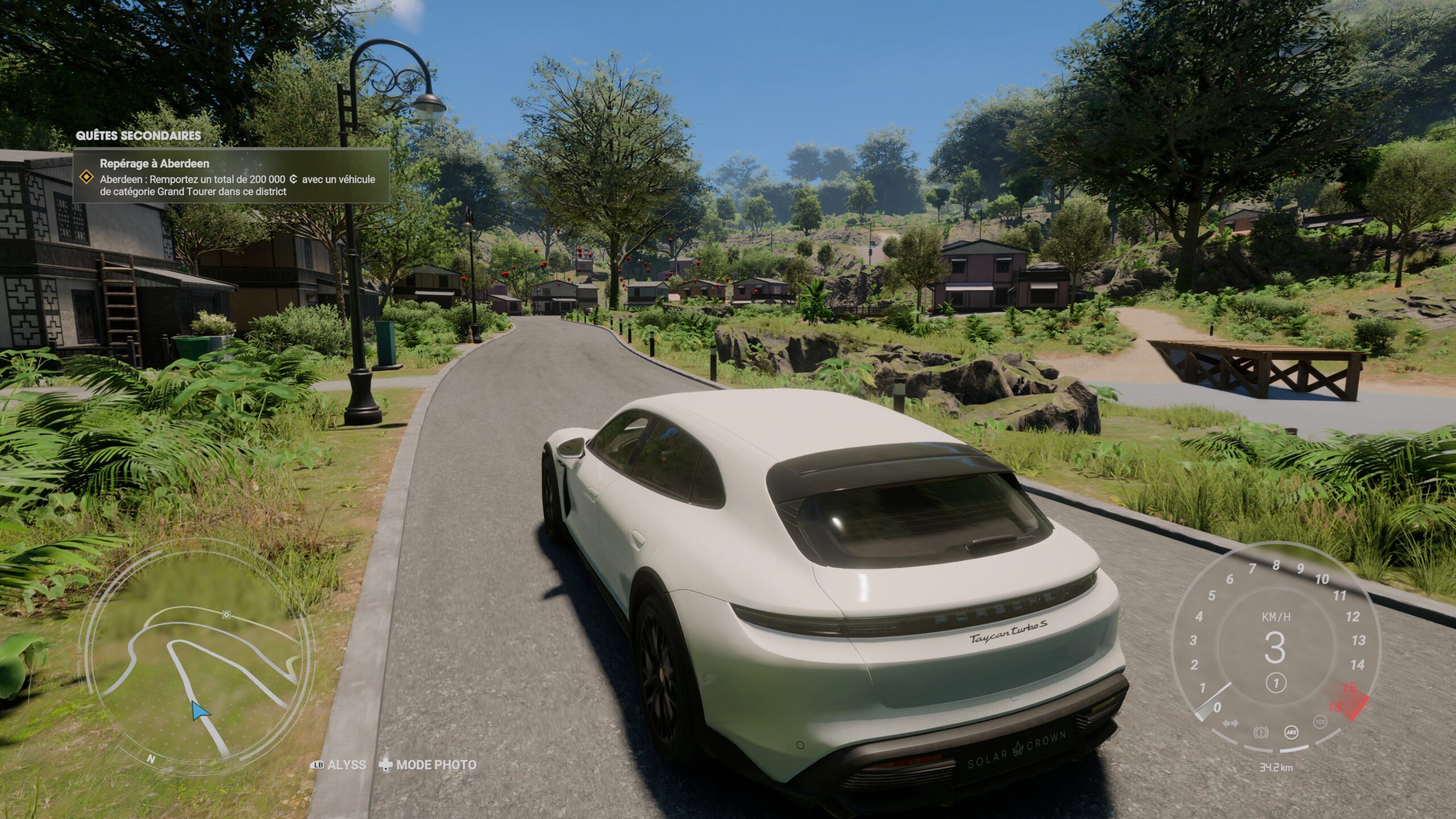Toggle the TCS traction control icon
Viewport: 1456px width, 819px height.
1320,722
